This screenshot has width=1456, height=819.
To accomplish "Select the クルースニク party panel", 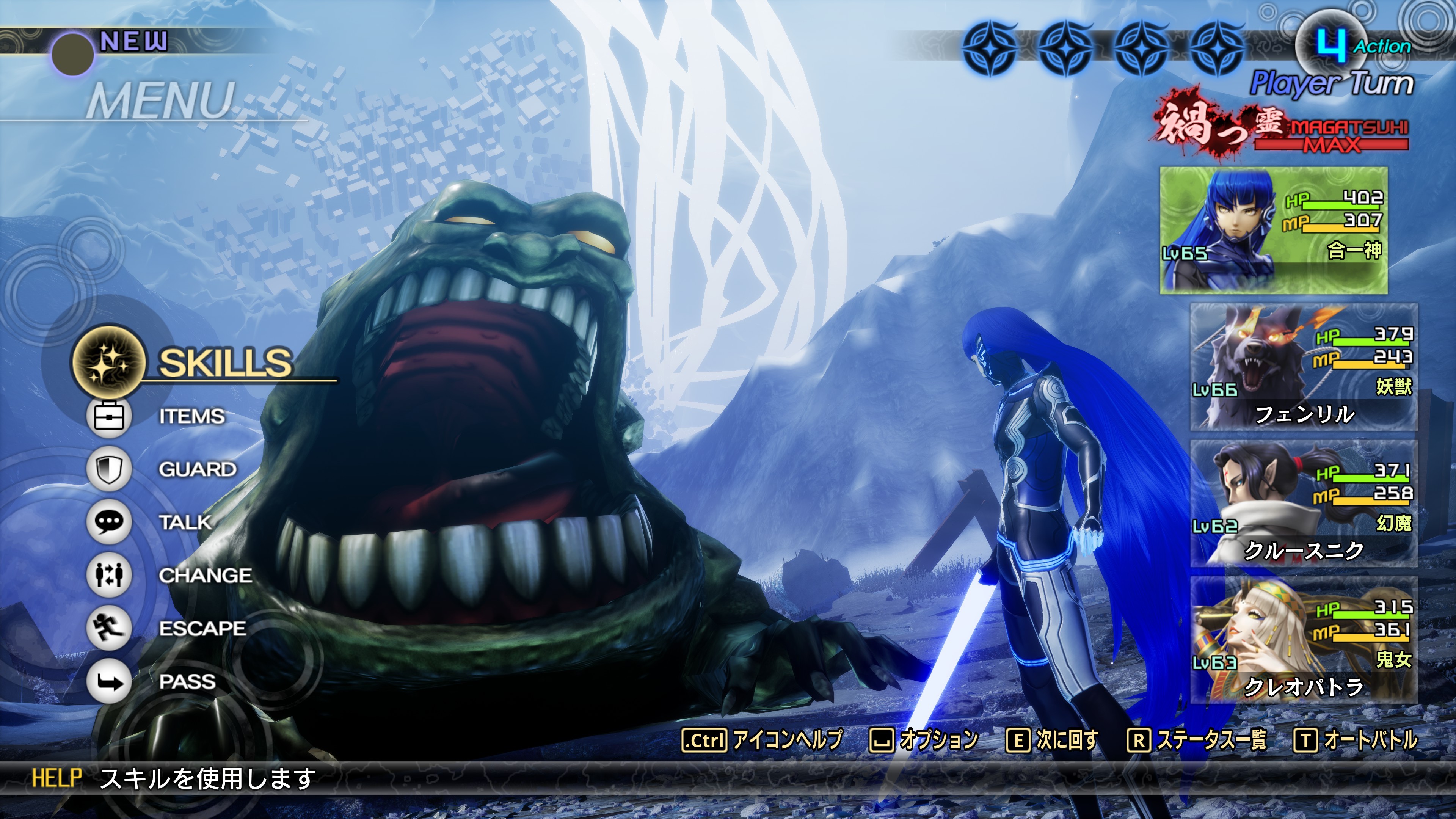I will [x=1304, y=503].
